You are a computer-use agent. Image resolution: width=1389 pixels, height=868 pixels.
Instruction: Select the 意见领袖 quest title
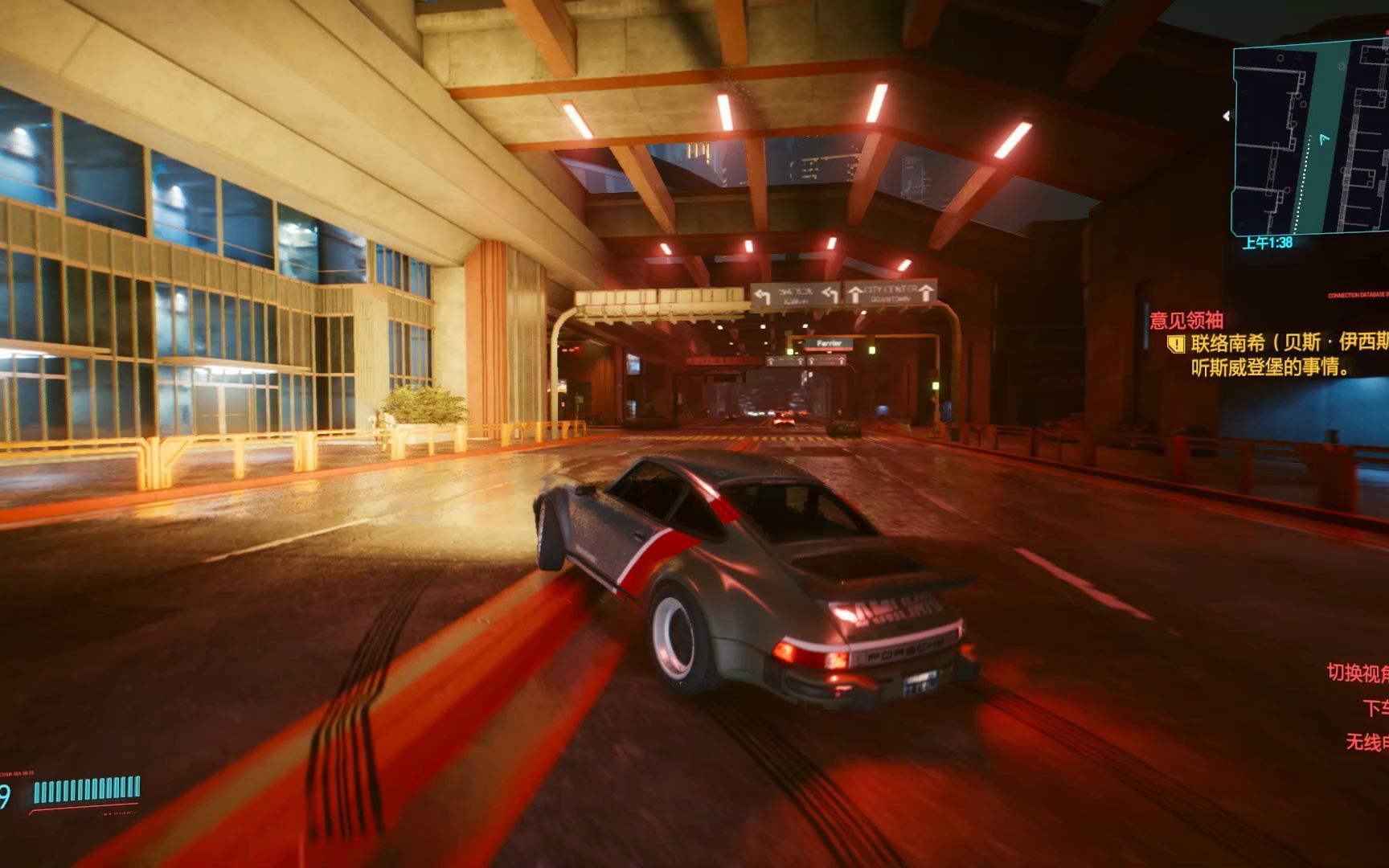1186,321
